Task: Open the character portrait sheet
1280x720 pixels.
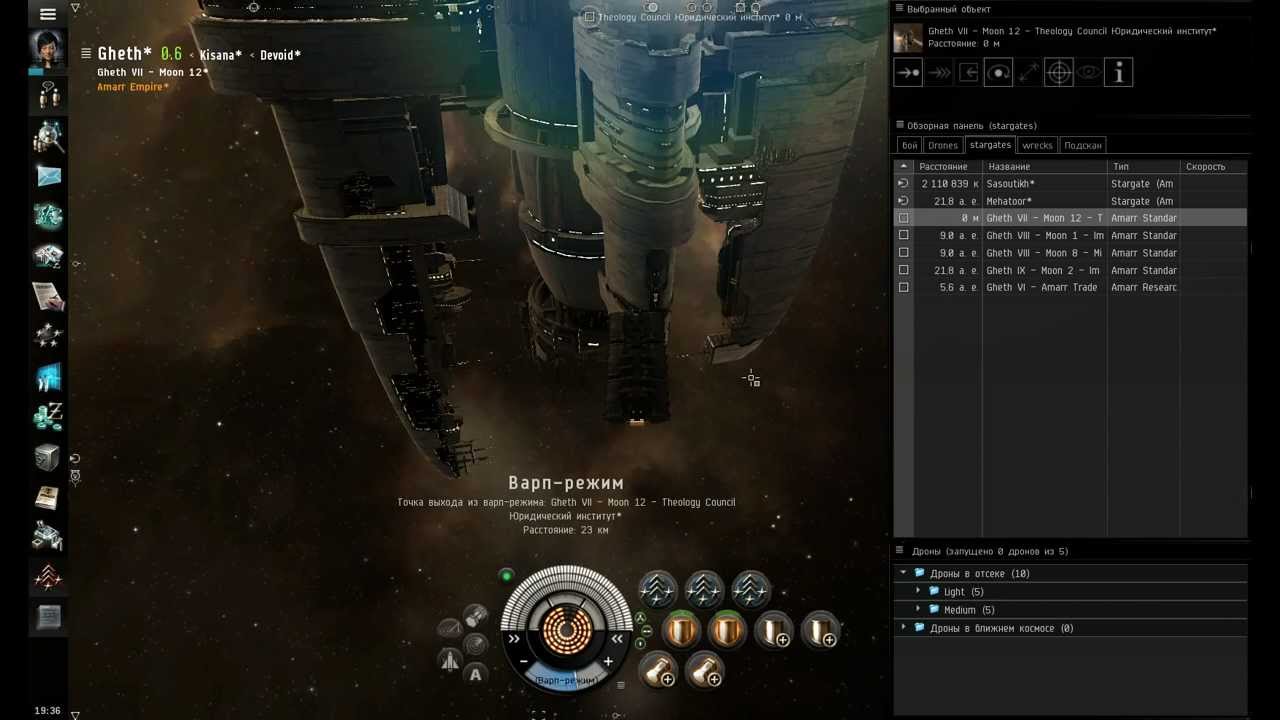Action: click(x=47, y=50)
